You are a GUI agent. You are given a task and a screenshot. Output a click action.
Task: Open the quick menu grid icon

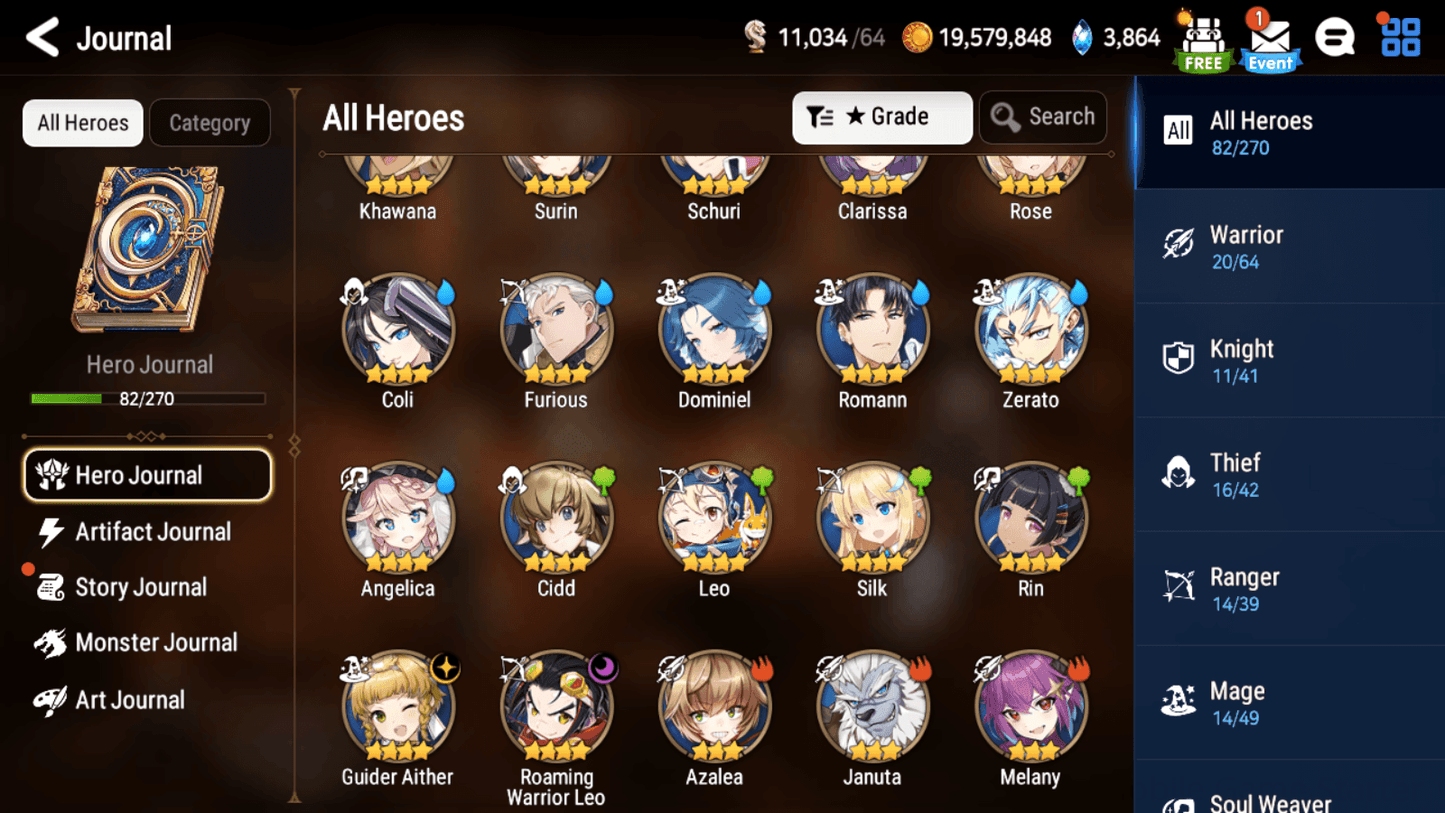1398,36
